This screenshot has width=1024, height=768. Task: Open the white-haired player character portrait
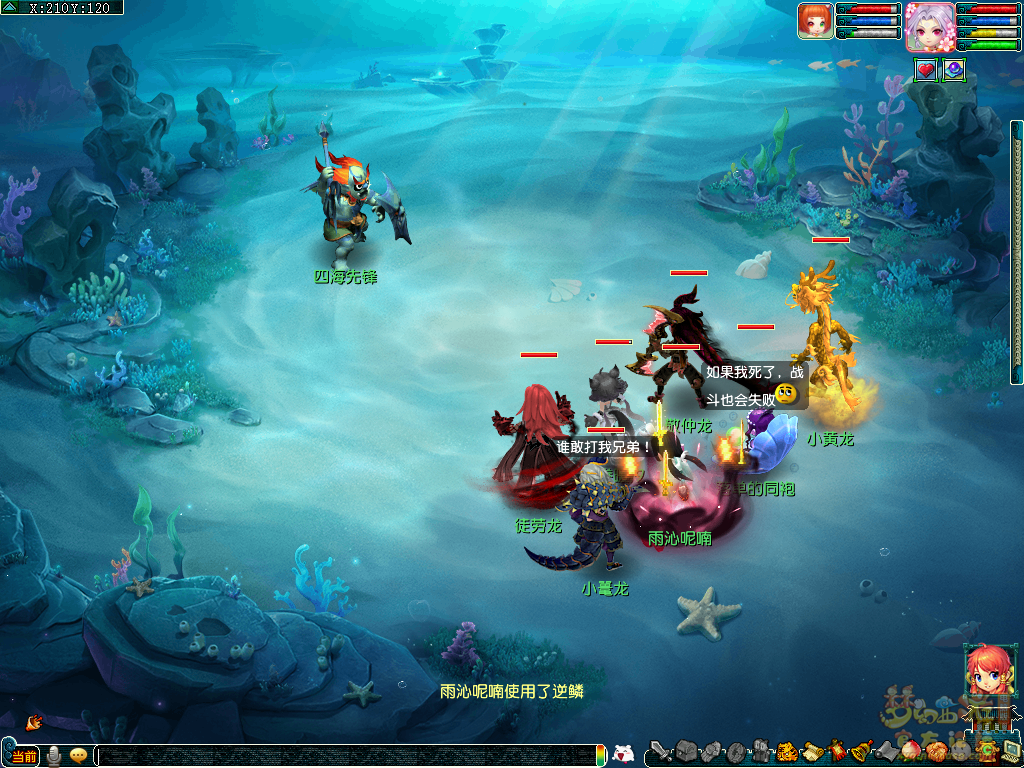(x=928, y=26)
